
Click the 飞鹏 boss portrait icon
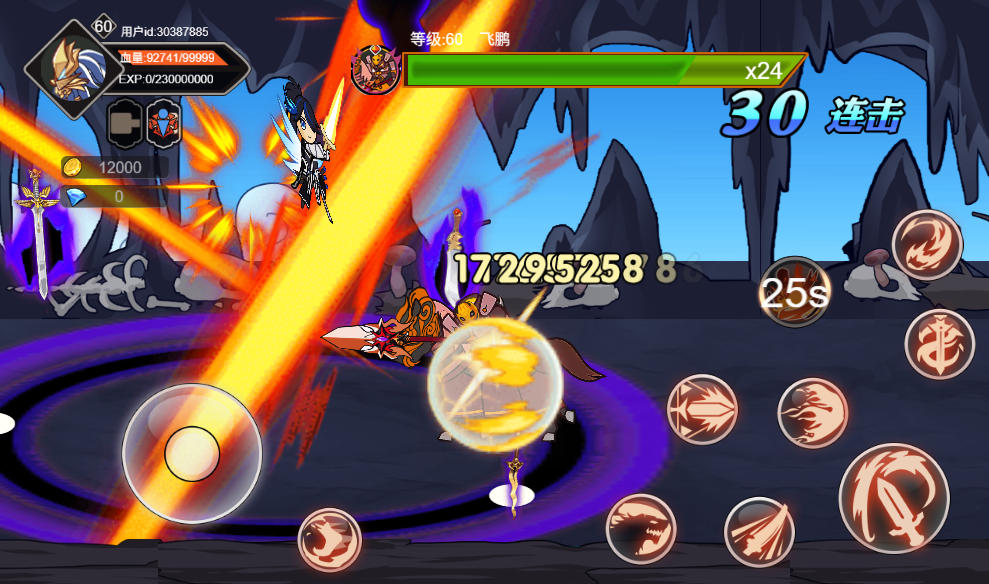click(x=375, y=69)
